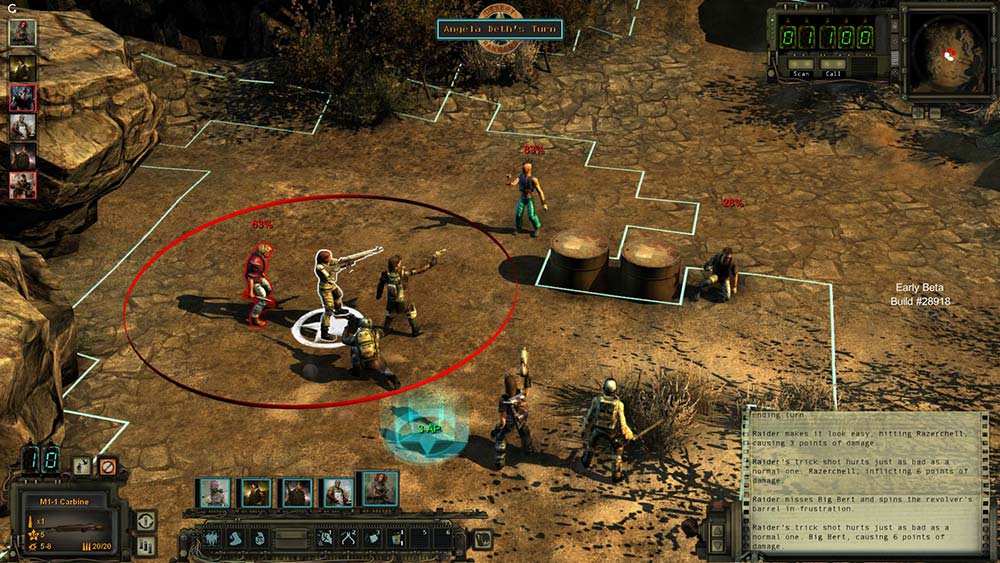Click the Angela Deth's Turn banner
This screenshot has width=1000, height=563.
500,29
